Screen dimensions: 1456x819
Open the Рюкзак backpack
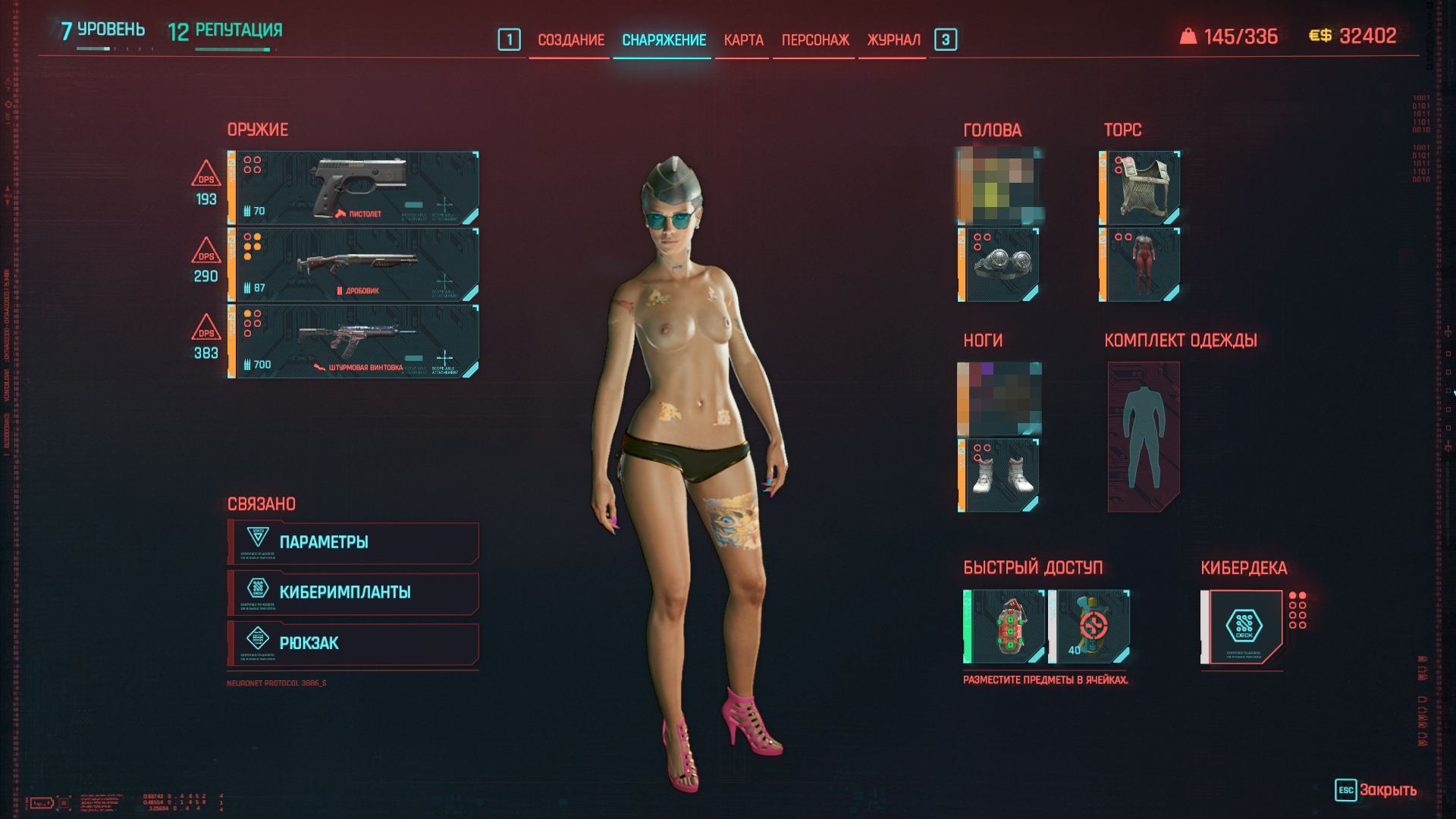[x=353, y=643]
